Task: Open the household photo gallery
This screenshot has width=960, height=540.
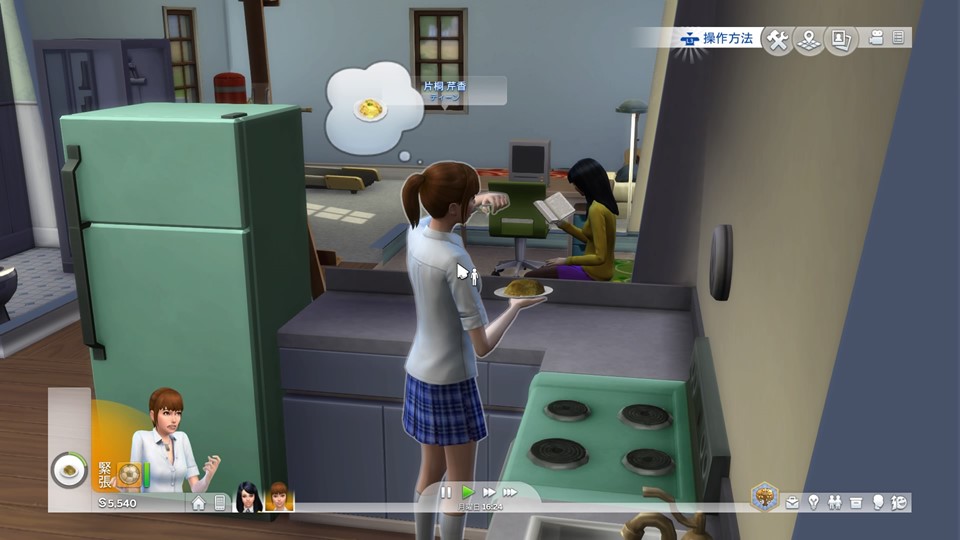Action: [x=842, y=39]
